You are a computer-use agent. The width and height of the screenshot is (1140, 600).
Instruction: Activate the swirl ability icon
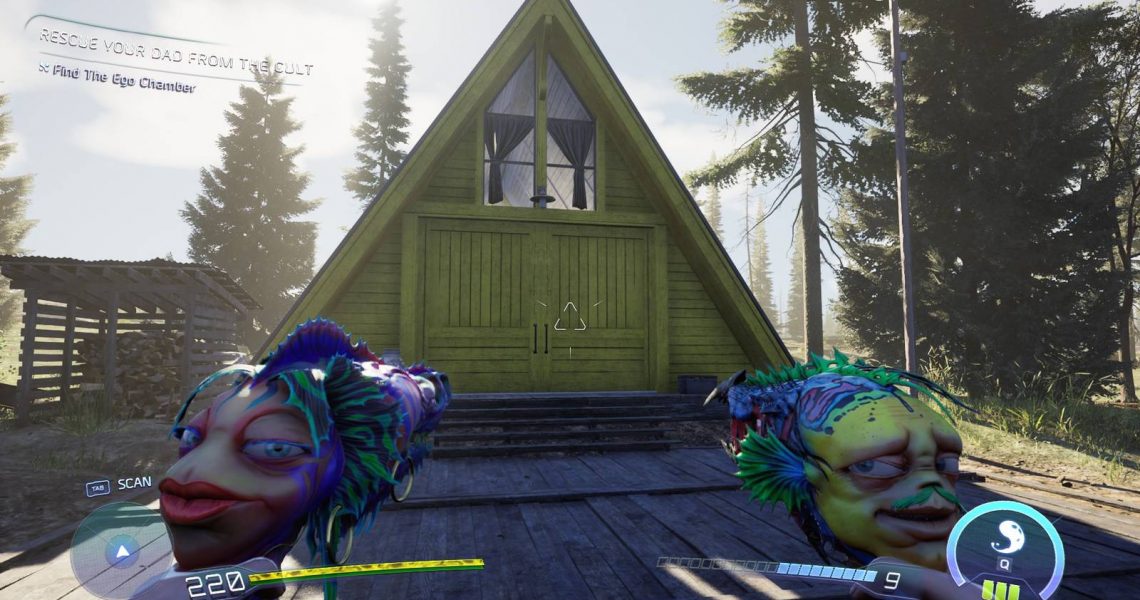click(x=1005, y=538)
